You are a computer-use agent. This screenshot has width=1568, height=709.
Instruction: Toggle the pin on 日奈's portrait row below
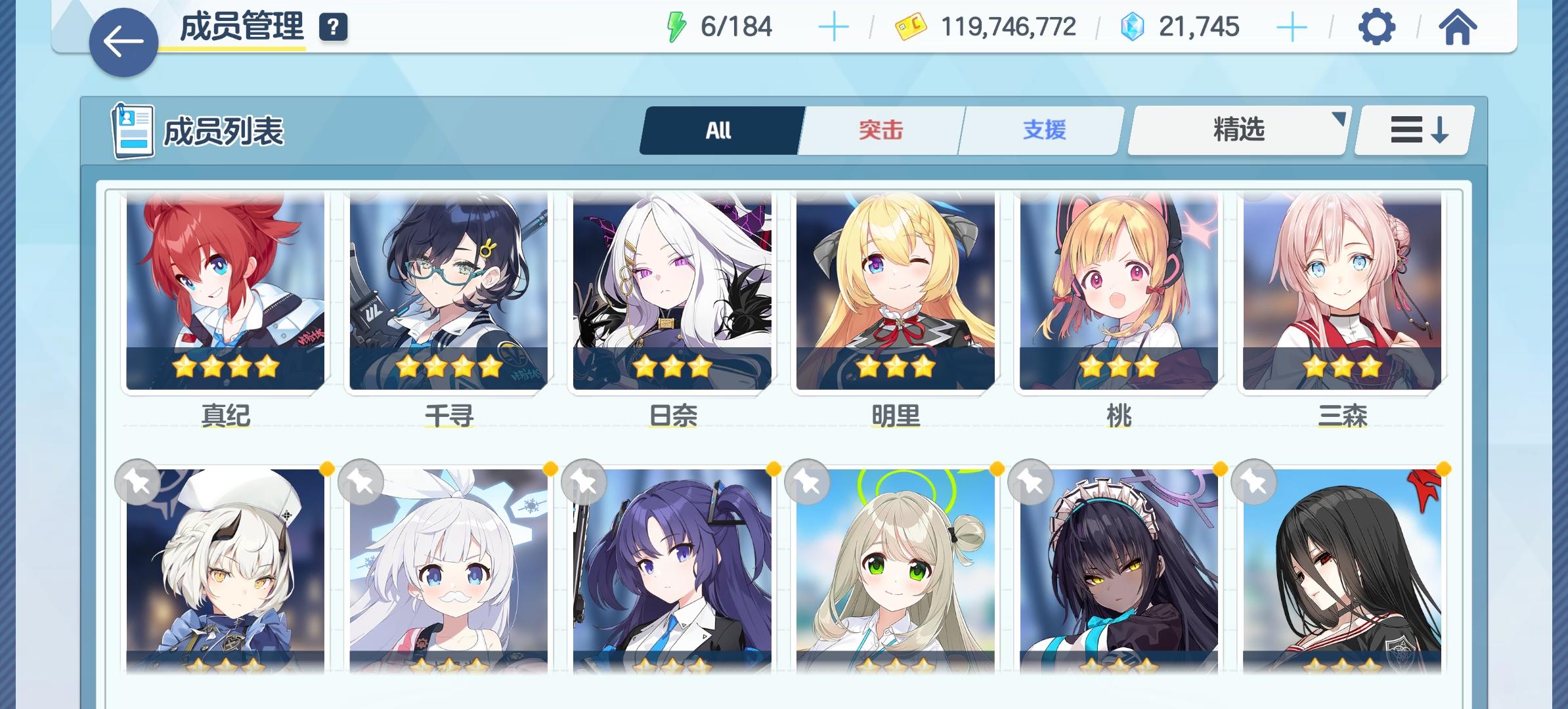(x=583, y=481)
